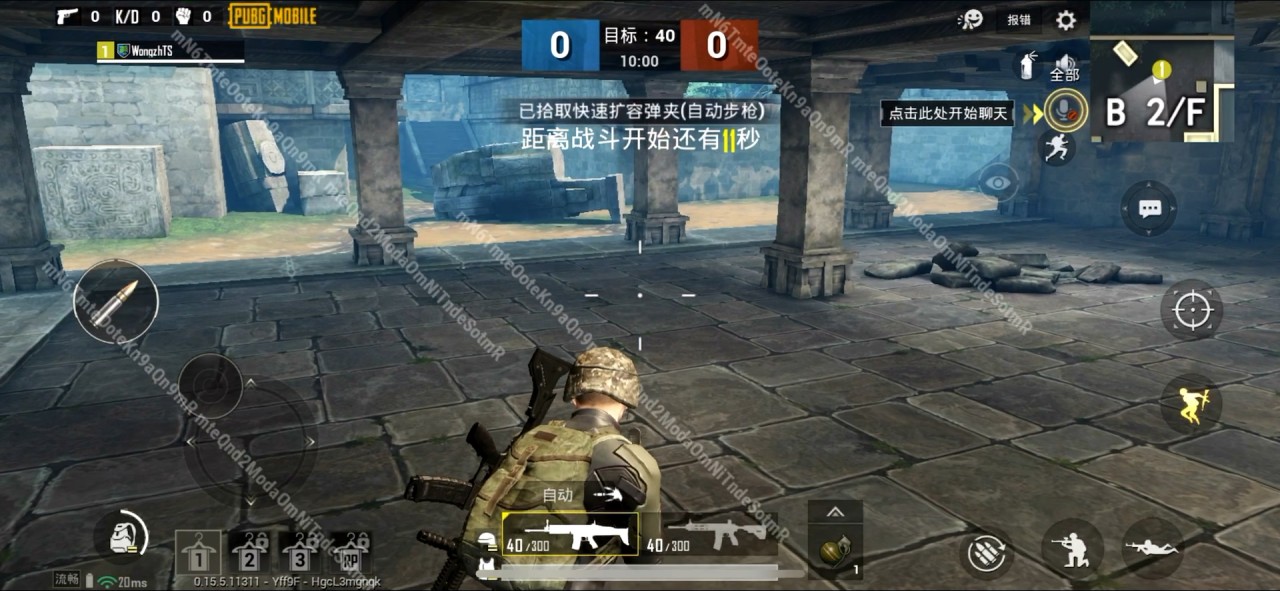Viewport: 1280px width, 591px height.
Task: Tap the bullet fire button
Action: pyautogui.click(x=116, y=301)
